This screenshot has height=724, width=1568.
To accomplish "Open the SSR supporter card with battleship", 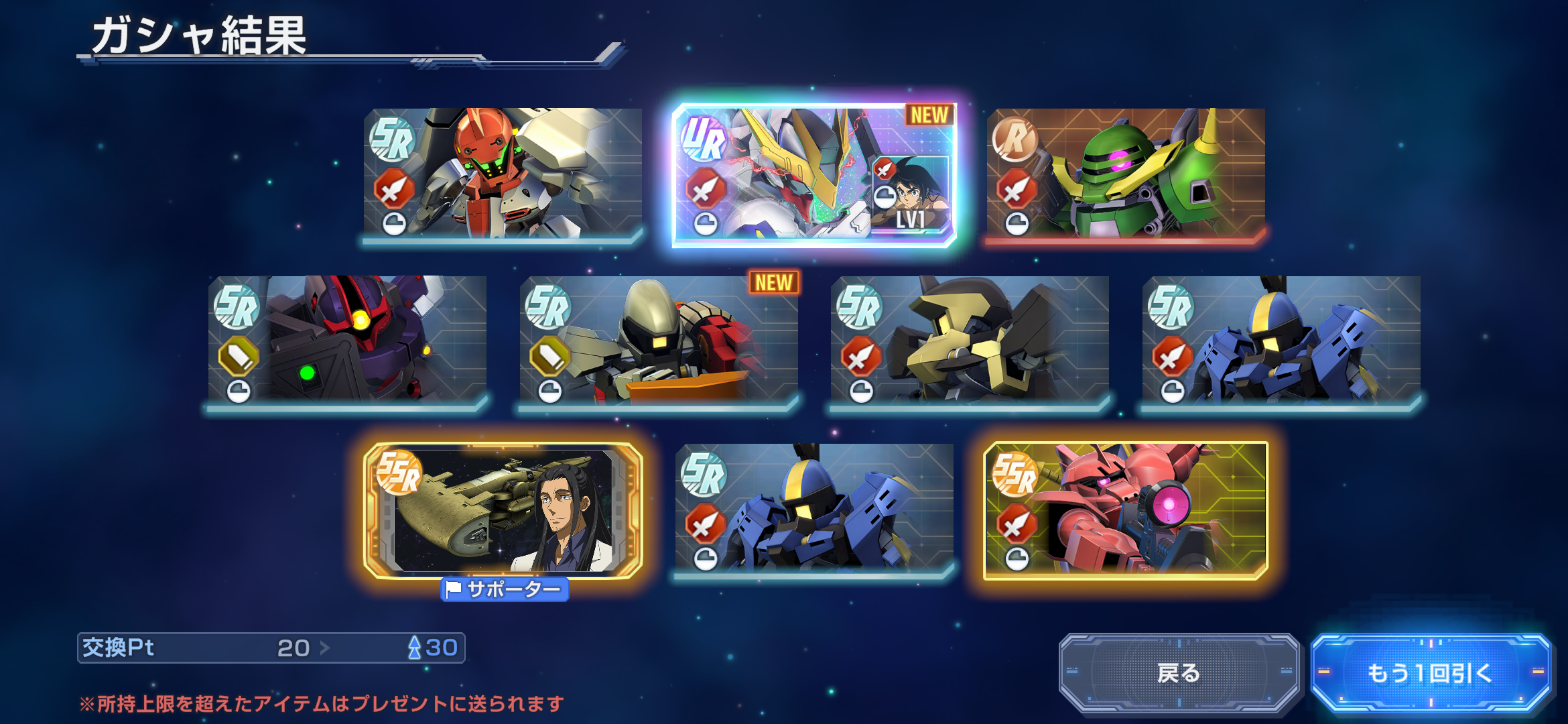I will (x=503, y=509).
